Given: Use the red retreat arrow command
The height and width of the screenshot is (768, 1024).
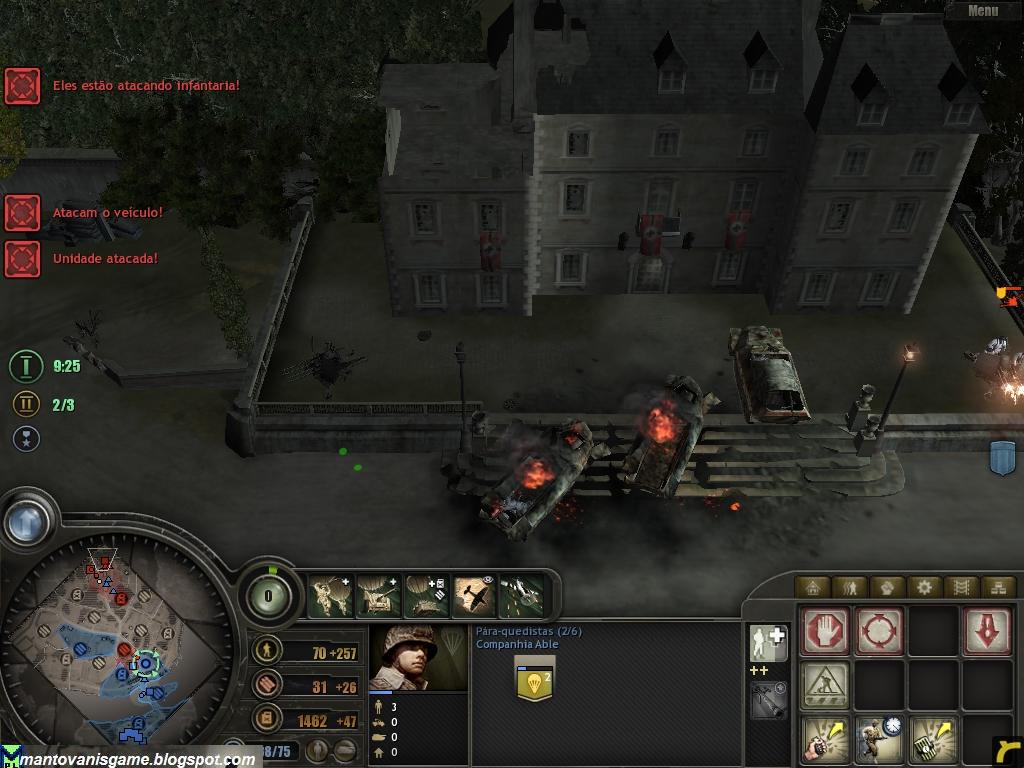Looking at the screenshot, I should 986,631.
